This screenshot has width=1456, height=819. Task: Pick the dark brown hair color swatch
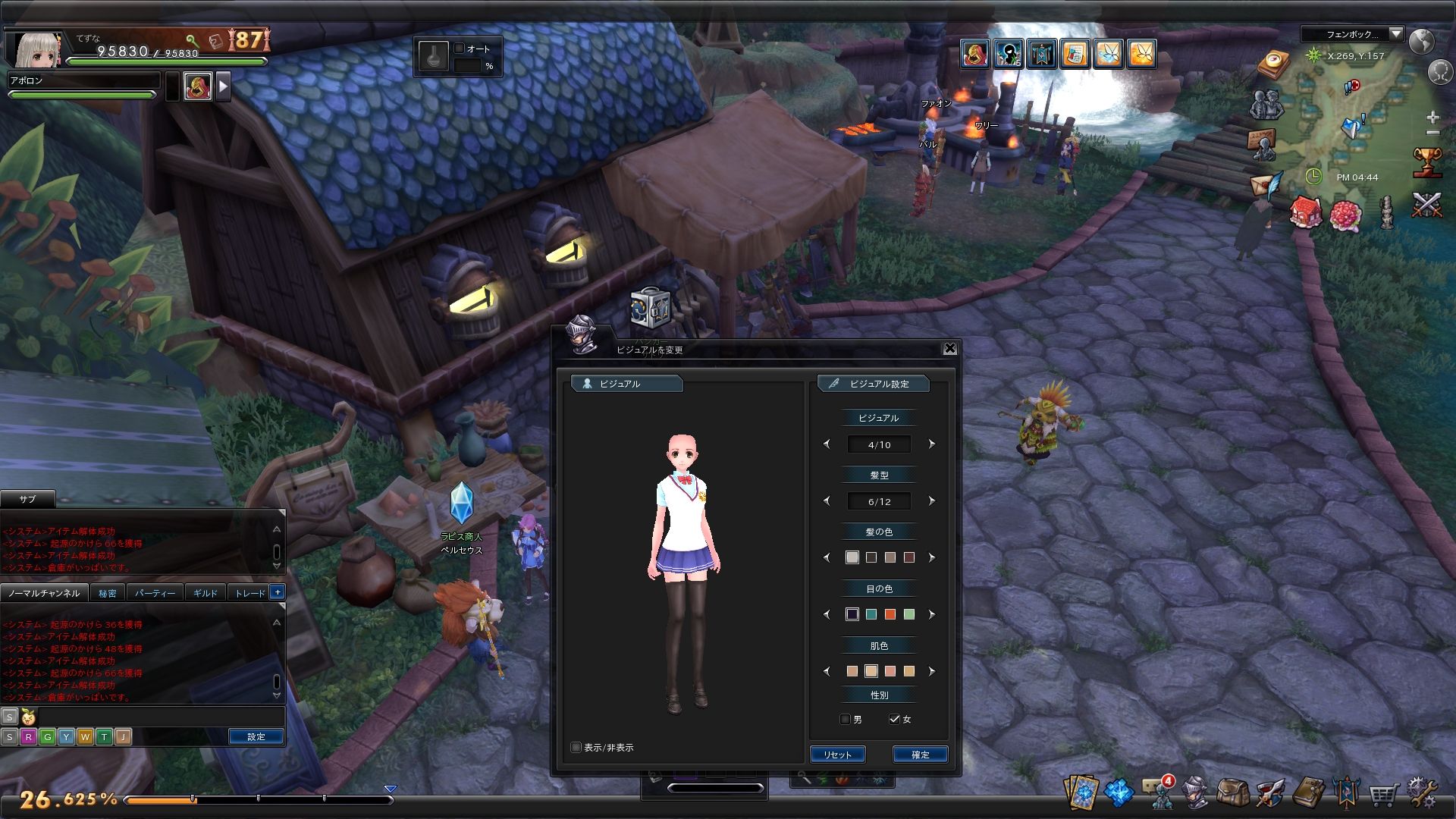pyautogui.click(x=871, y=557)
